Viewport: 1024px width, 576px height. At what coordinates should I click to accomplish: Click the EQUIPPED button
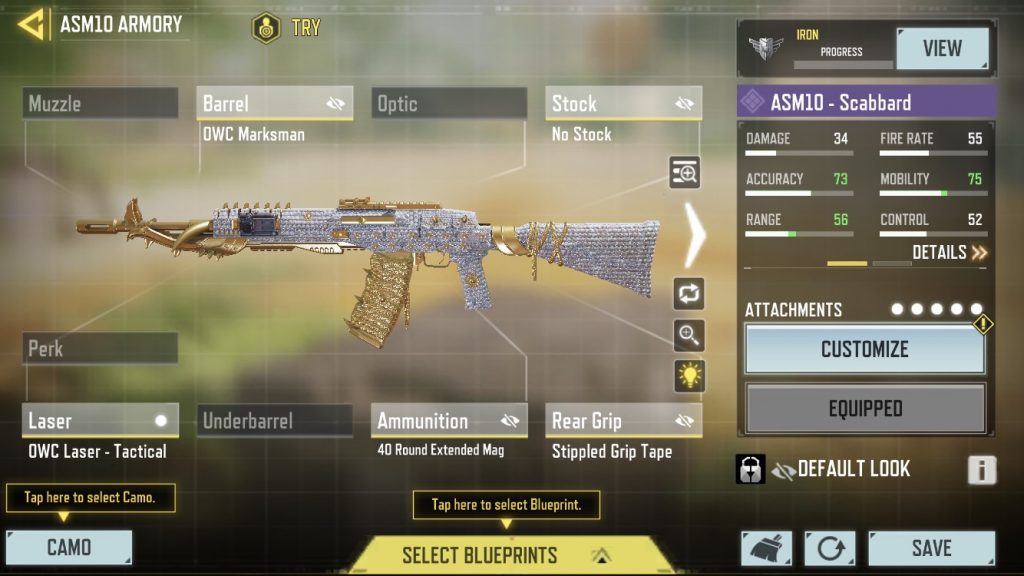point(865,408)
